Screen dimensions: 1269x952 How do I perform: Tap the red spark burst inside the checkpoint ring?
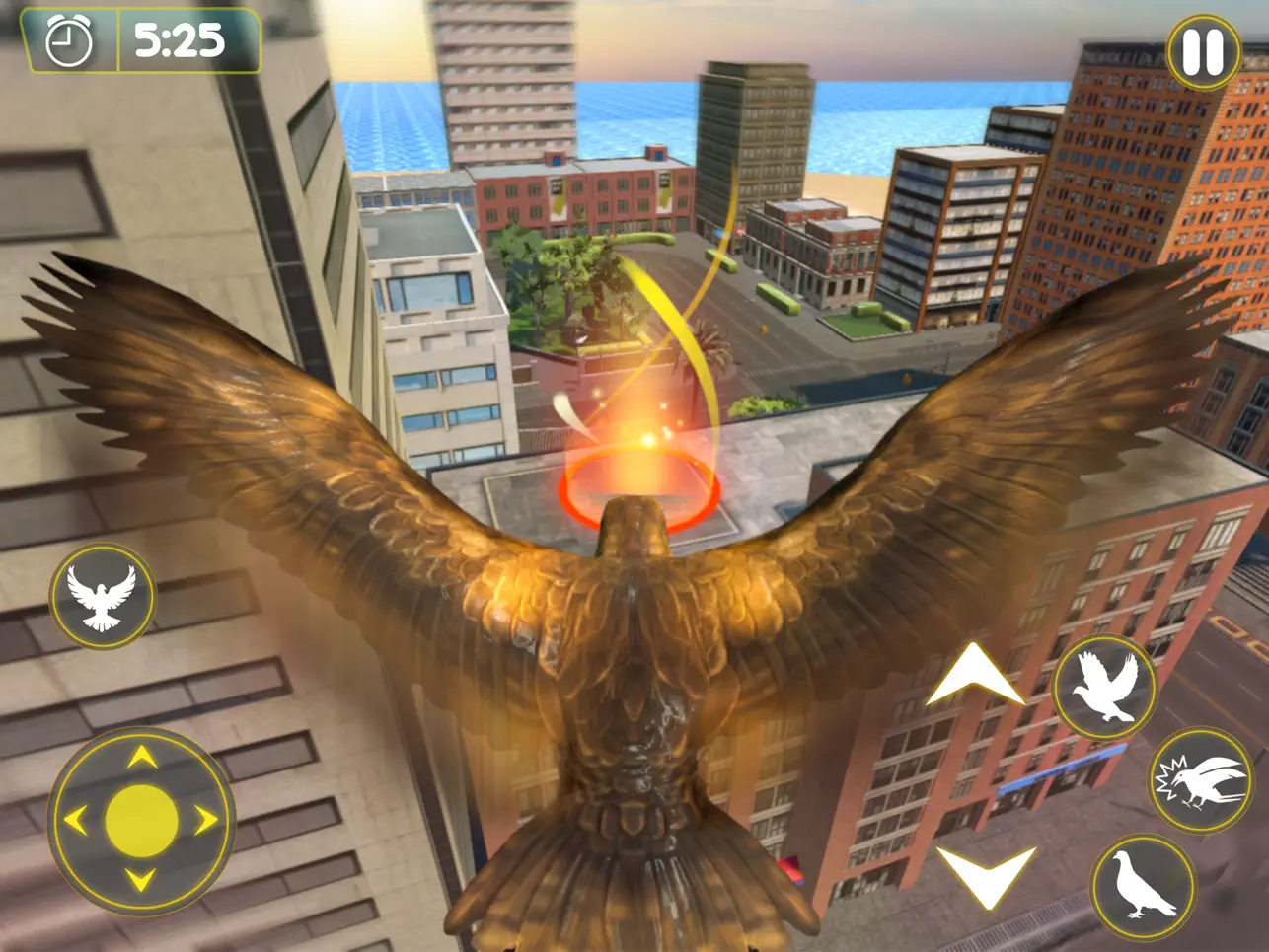(646, 442)
